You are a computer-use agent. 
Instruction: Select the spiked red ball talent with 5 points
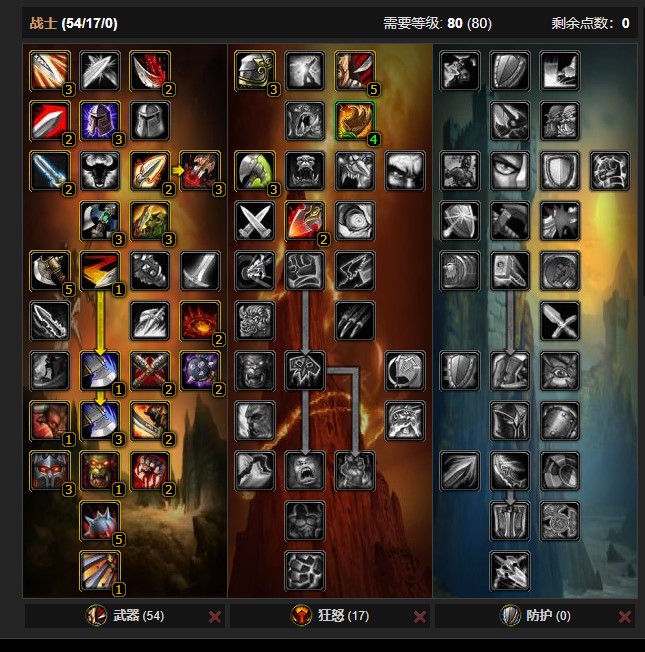coord(100,520)
